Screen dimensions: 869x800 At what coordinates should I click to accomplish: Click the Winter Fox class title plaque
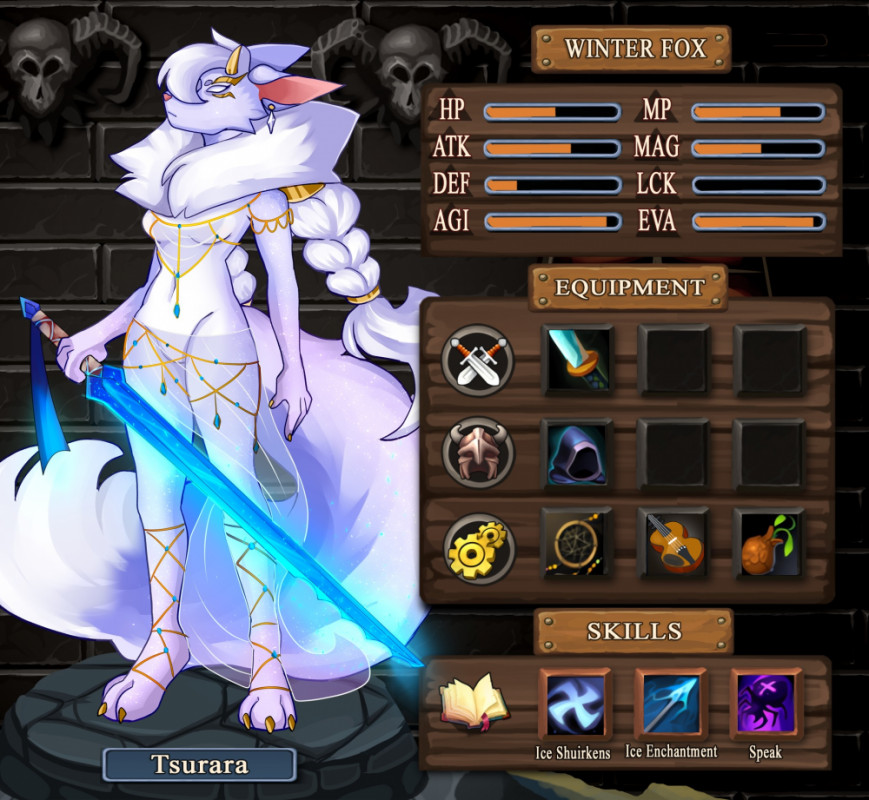pos(634,48)
